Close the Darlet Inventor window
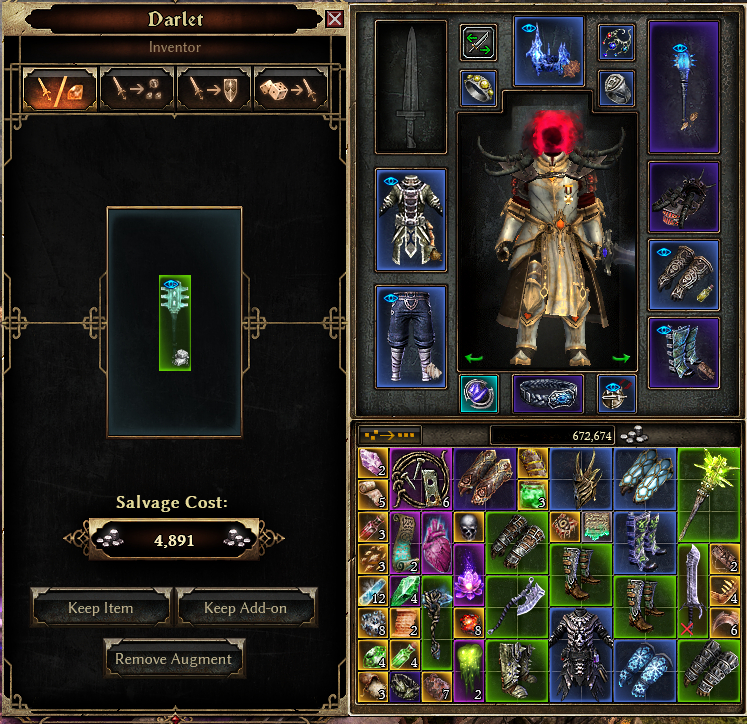Image resolution: width=747 pixels, height=724 pixels. pyautogui.click(x=334, y=19)
